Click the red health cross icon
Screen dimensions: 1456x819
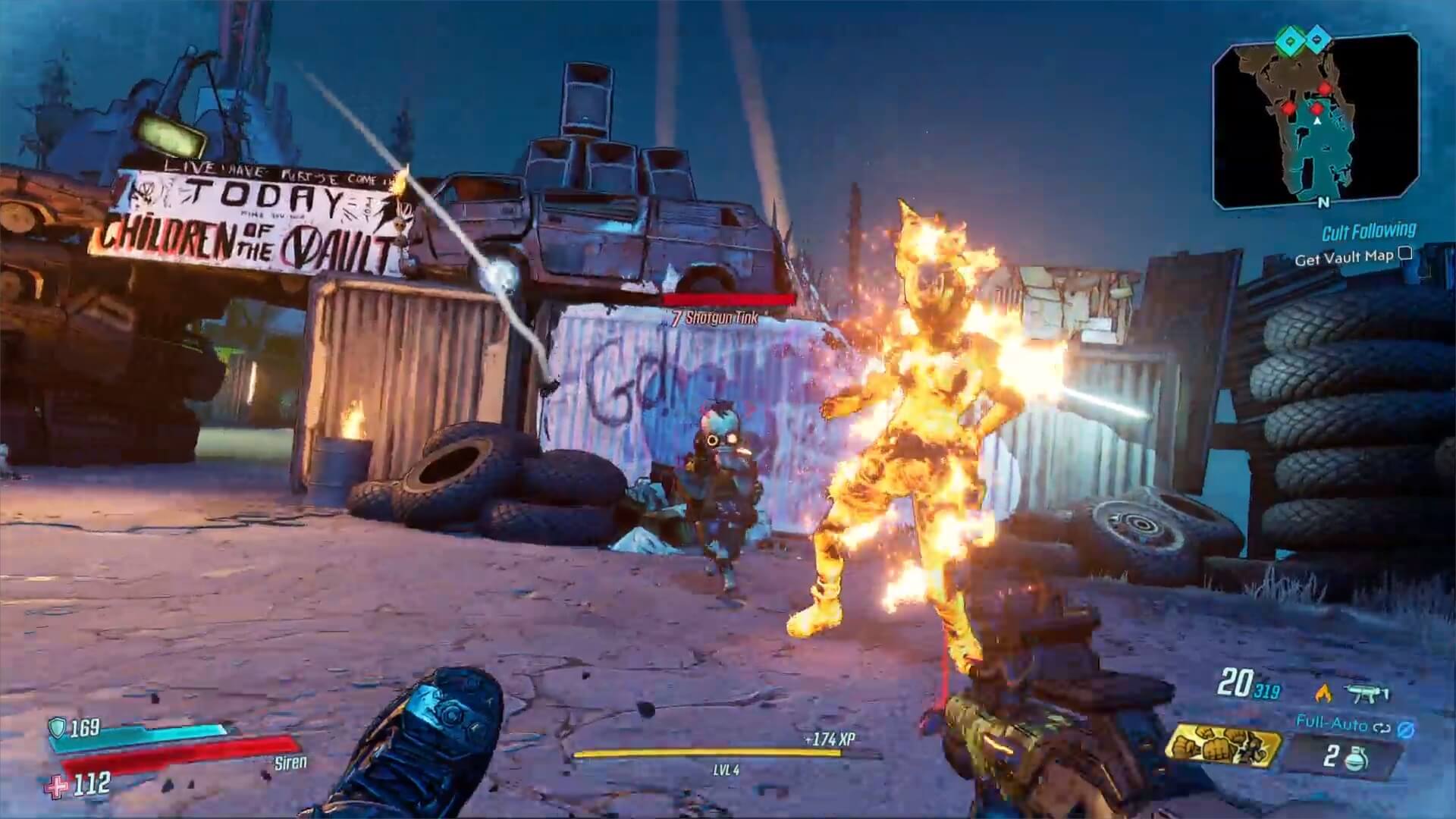click(x=56, y=786)
